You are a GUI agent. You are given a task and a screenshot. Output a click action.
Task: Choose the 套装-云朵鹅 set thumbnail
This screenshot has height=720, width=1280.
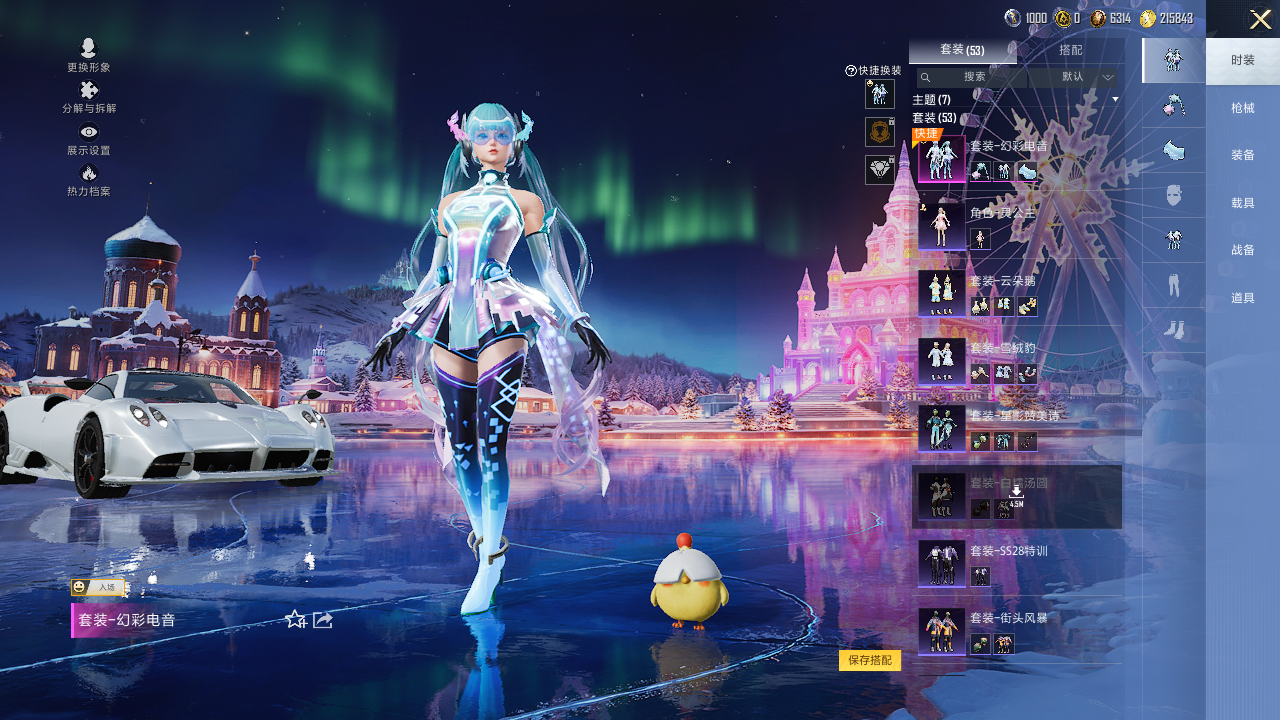pyautogui.click(x=942, y=293)
